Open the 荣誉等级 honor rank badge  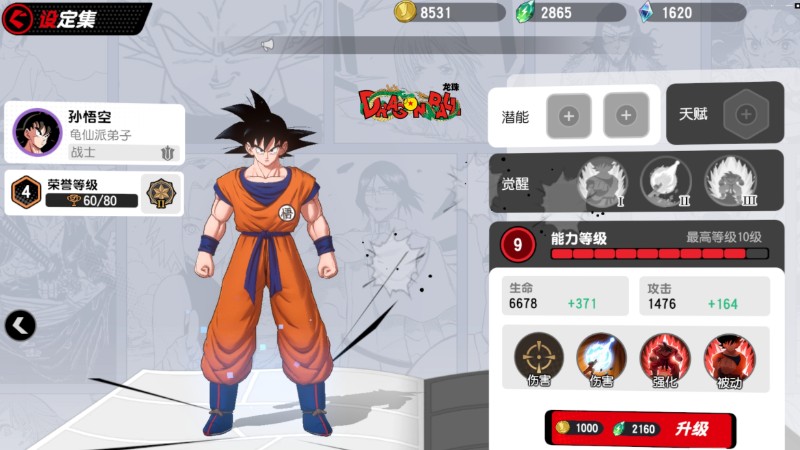[x=159, y=191]
